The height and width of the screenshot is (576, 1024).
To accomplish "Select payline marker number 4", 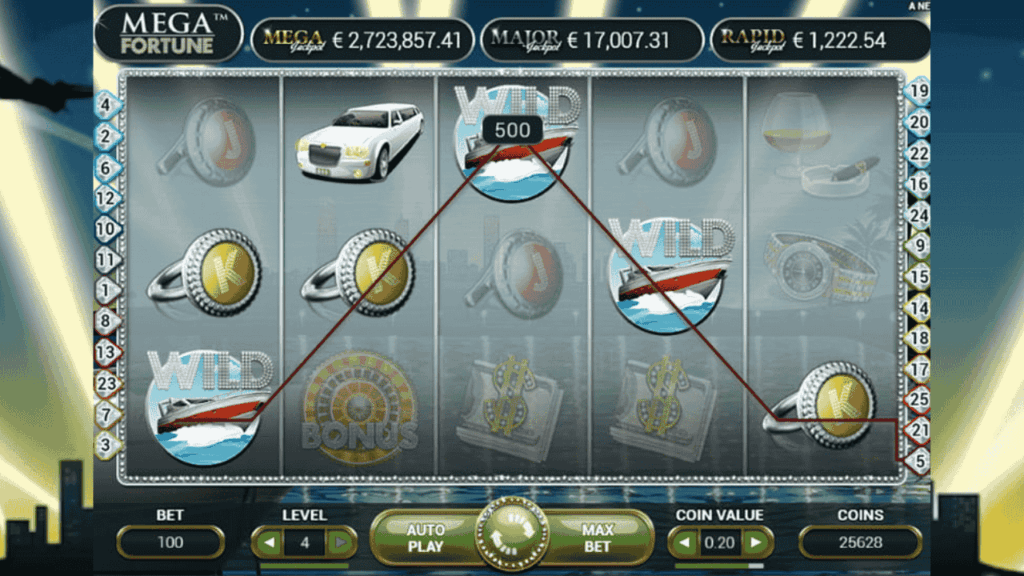I will point(106,103).
